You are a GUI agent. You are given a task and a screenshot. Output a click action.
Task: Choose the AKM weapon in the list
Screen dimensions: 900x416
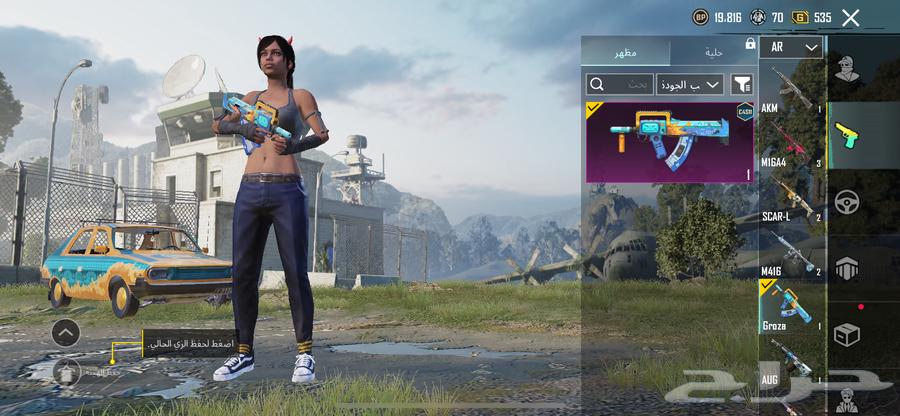click(x=791, y=91)
